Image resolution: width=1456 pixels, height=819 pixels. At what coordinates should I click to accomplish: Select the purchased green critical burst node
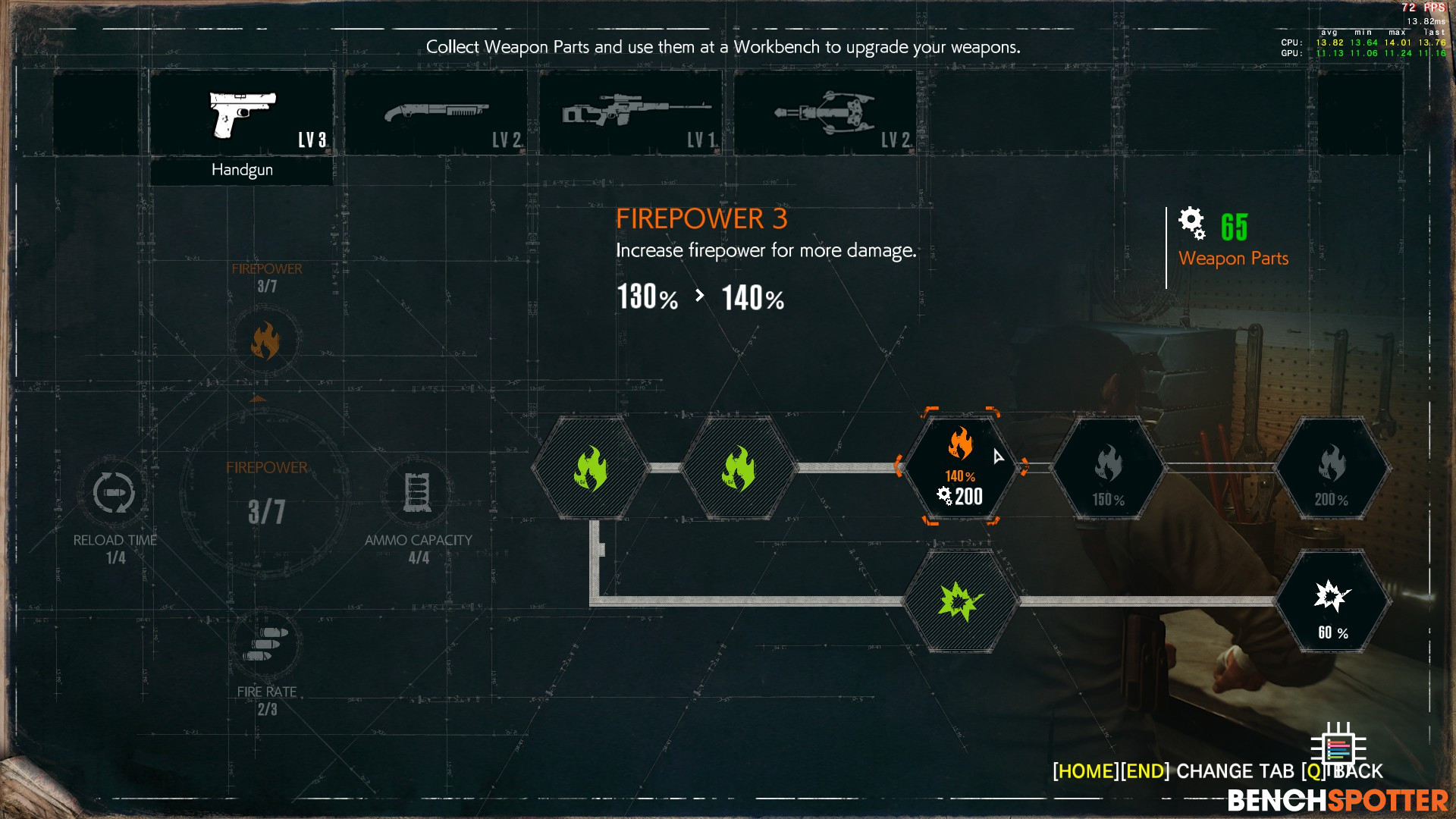960,601
